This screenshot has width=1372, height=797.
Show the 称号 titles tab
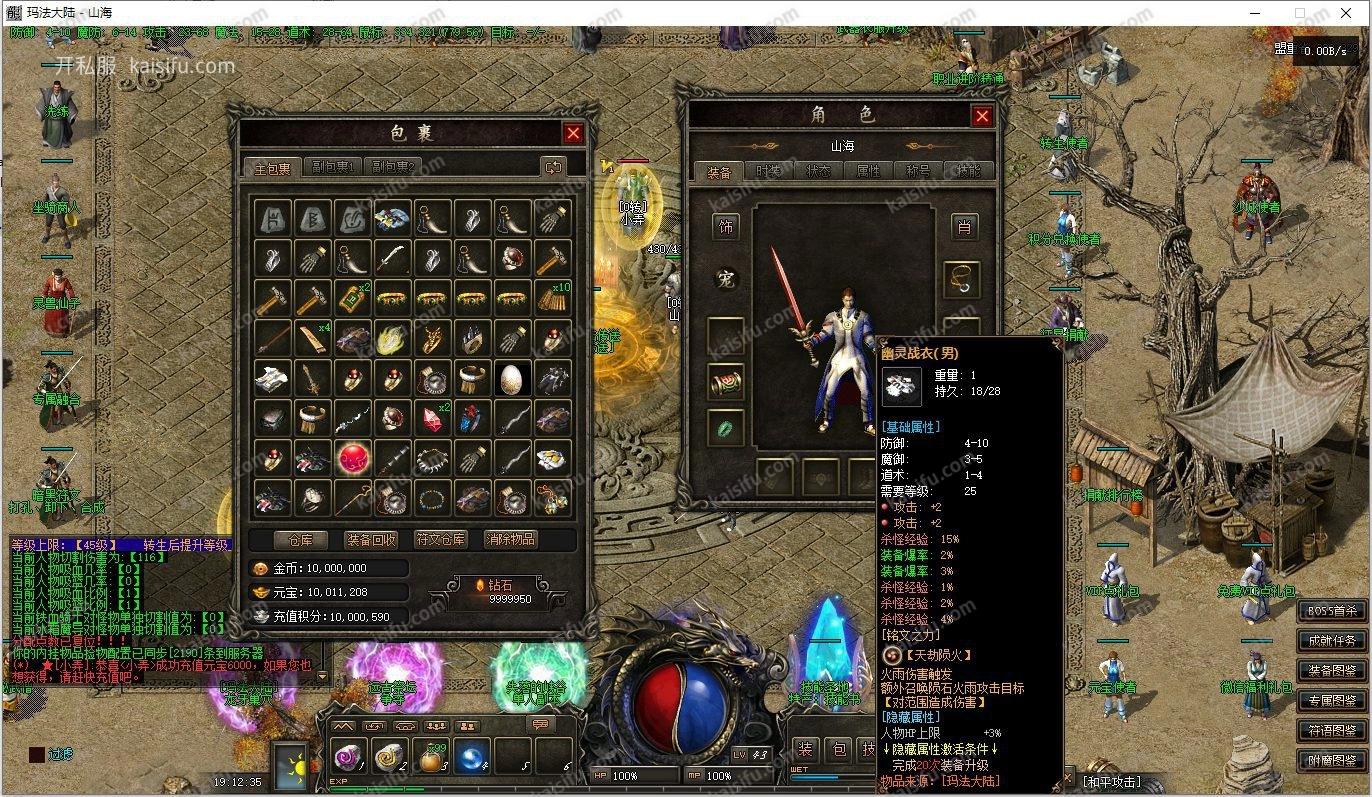coord(918,171)
